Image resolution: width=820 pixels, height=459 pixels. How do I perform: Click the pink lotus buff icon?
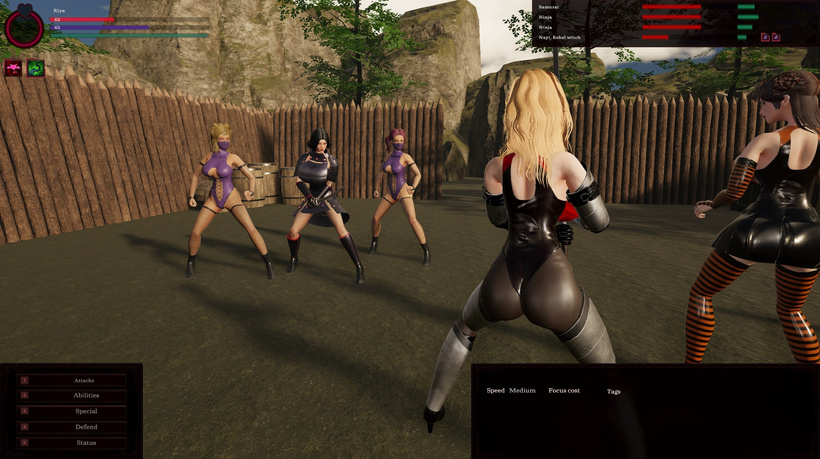(13, 68)
